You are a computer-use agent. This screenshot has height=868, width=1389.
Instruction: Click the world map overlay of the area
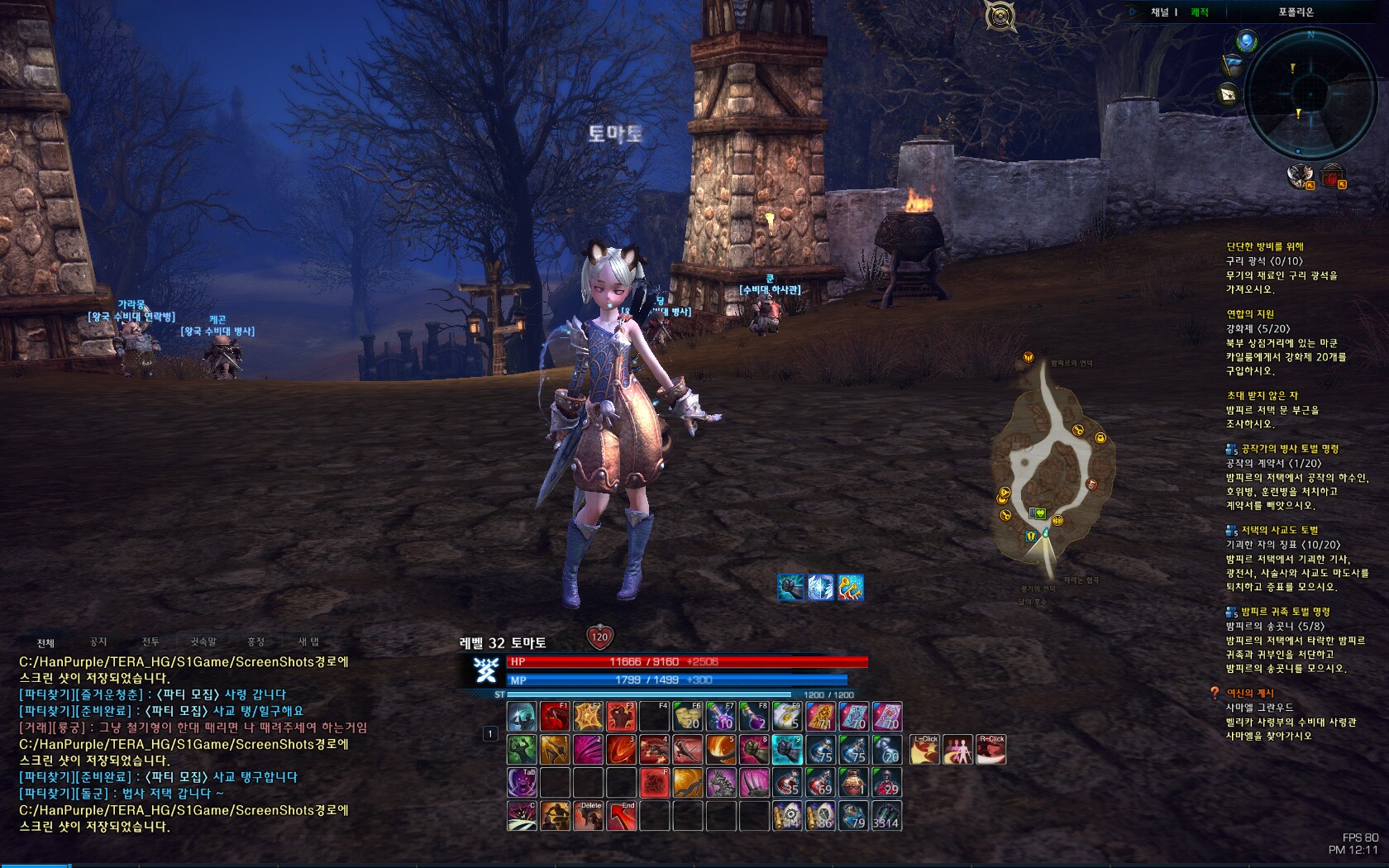click(x=1052, y=471)
